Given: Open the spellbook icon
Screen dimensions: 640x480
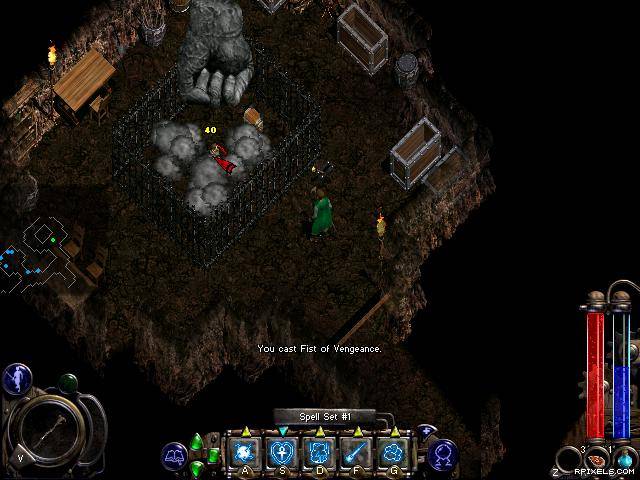Looking at the screenshot, I should tap(175, 456).
